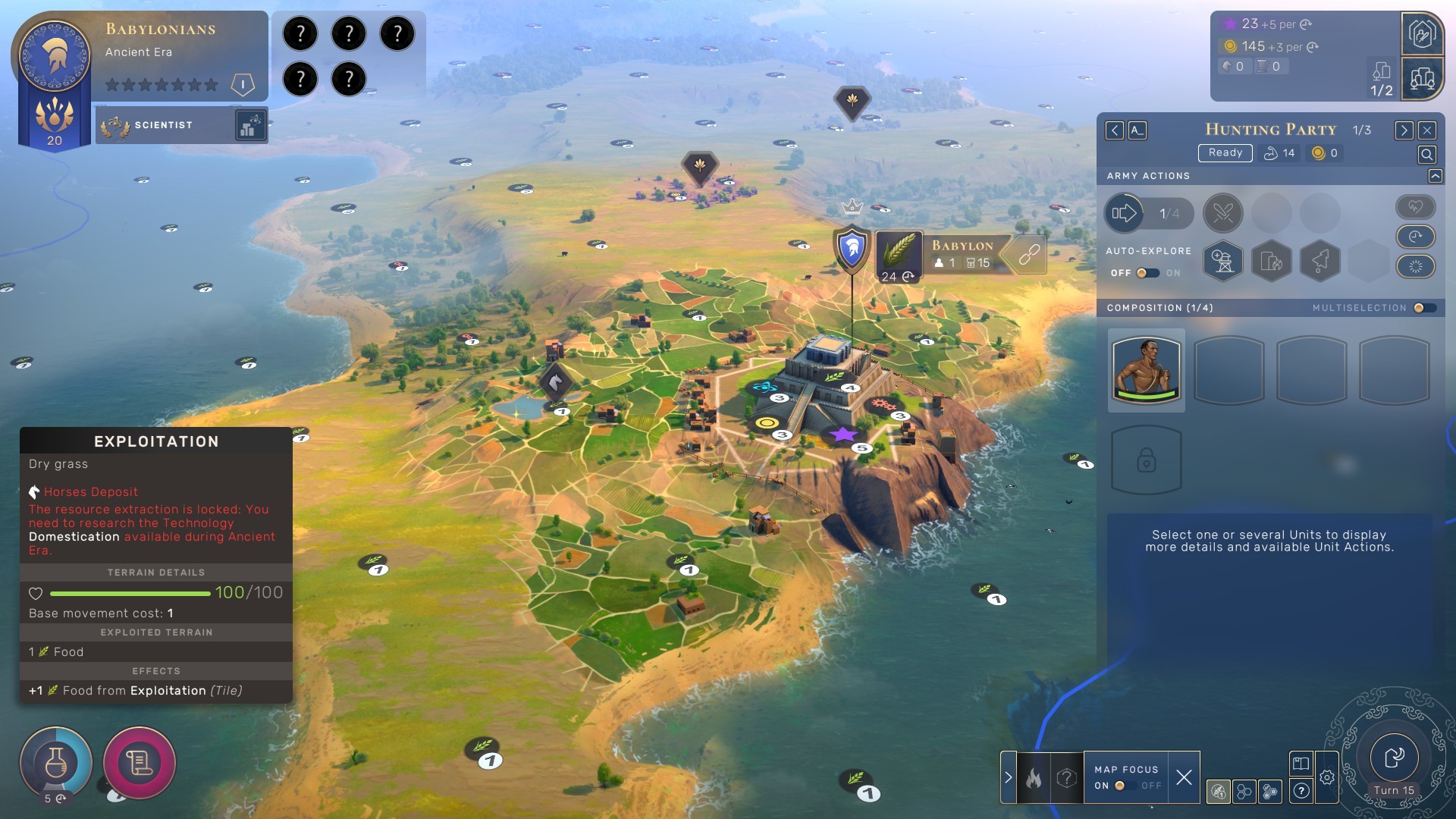Click the terrain health bar showing 100/100
Image resolution: width=1456 pixels, height=819 pixels.
pos(129,594)
